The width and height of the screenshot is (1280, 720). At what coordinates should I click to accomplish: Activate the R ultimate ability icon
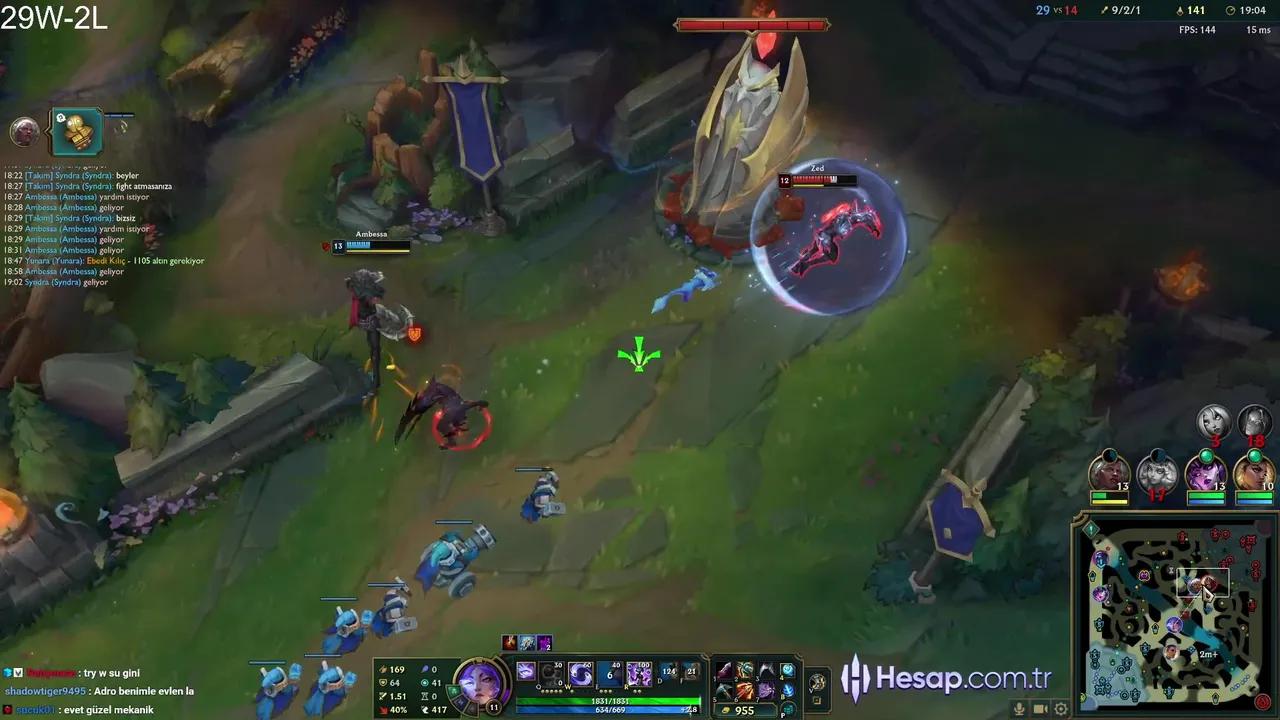tap(639, 673)
